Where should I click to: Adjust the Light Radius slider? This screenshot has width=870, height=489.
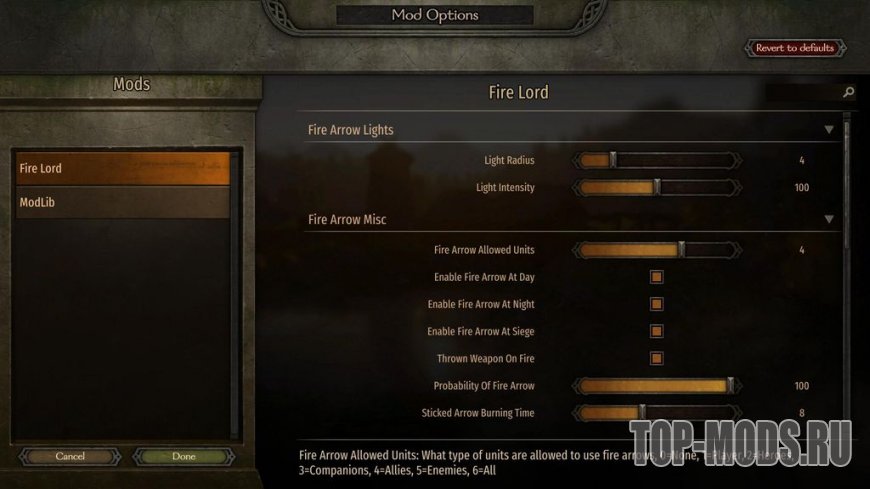coord(613,160)
